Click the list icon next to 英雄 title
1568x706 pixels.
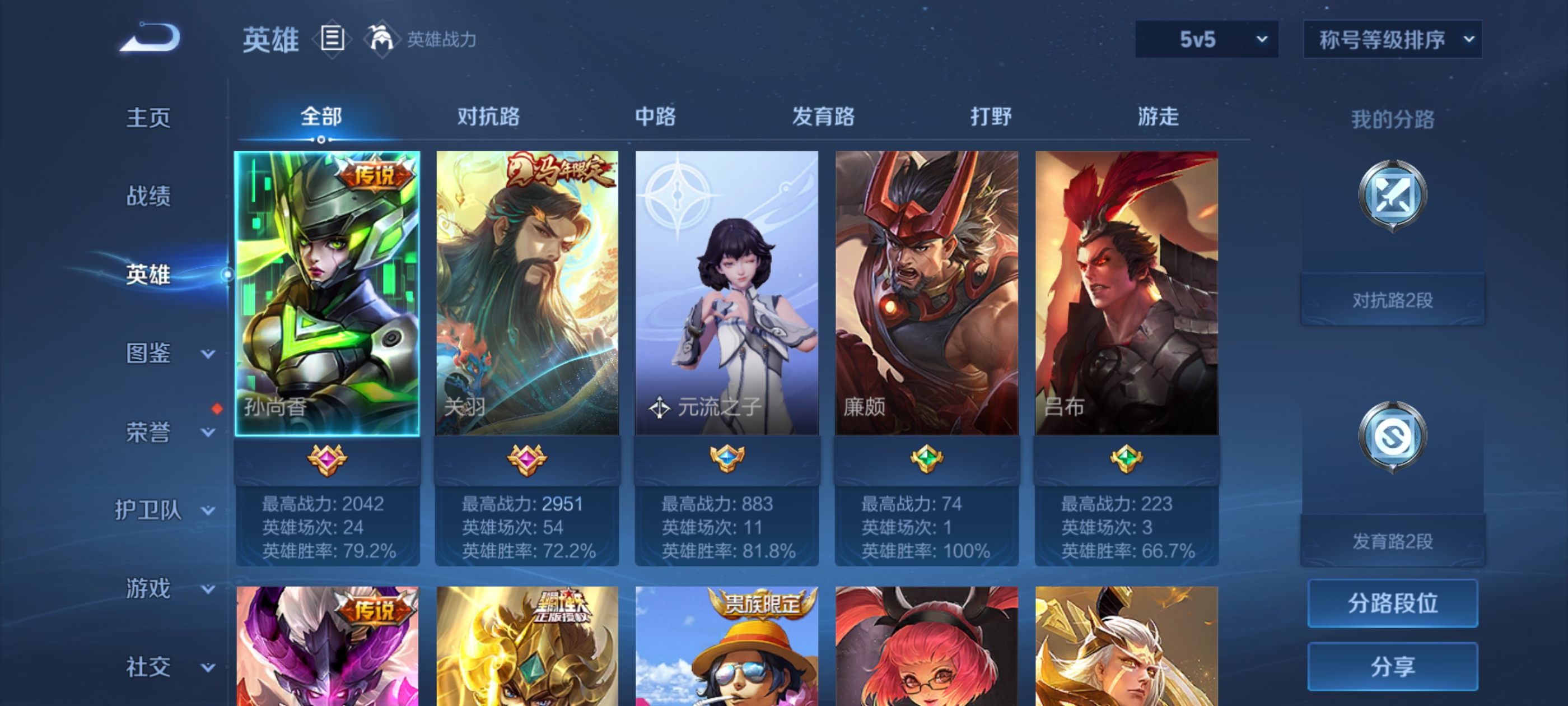pos(332,38)
